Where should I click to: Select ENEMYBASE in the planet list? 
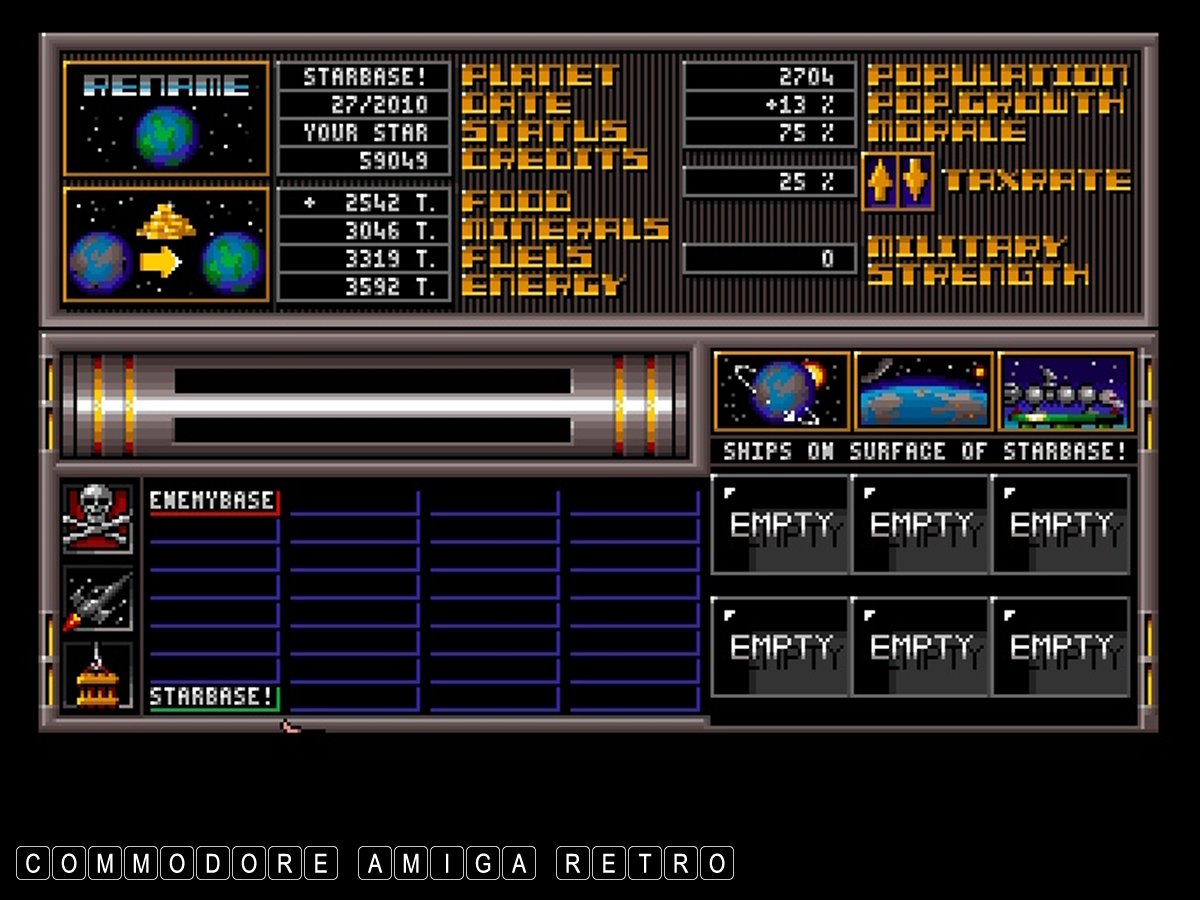(214, 500)
